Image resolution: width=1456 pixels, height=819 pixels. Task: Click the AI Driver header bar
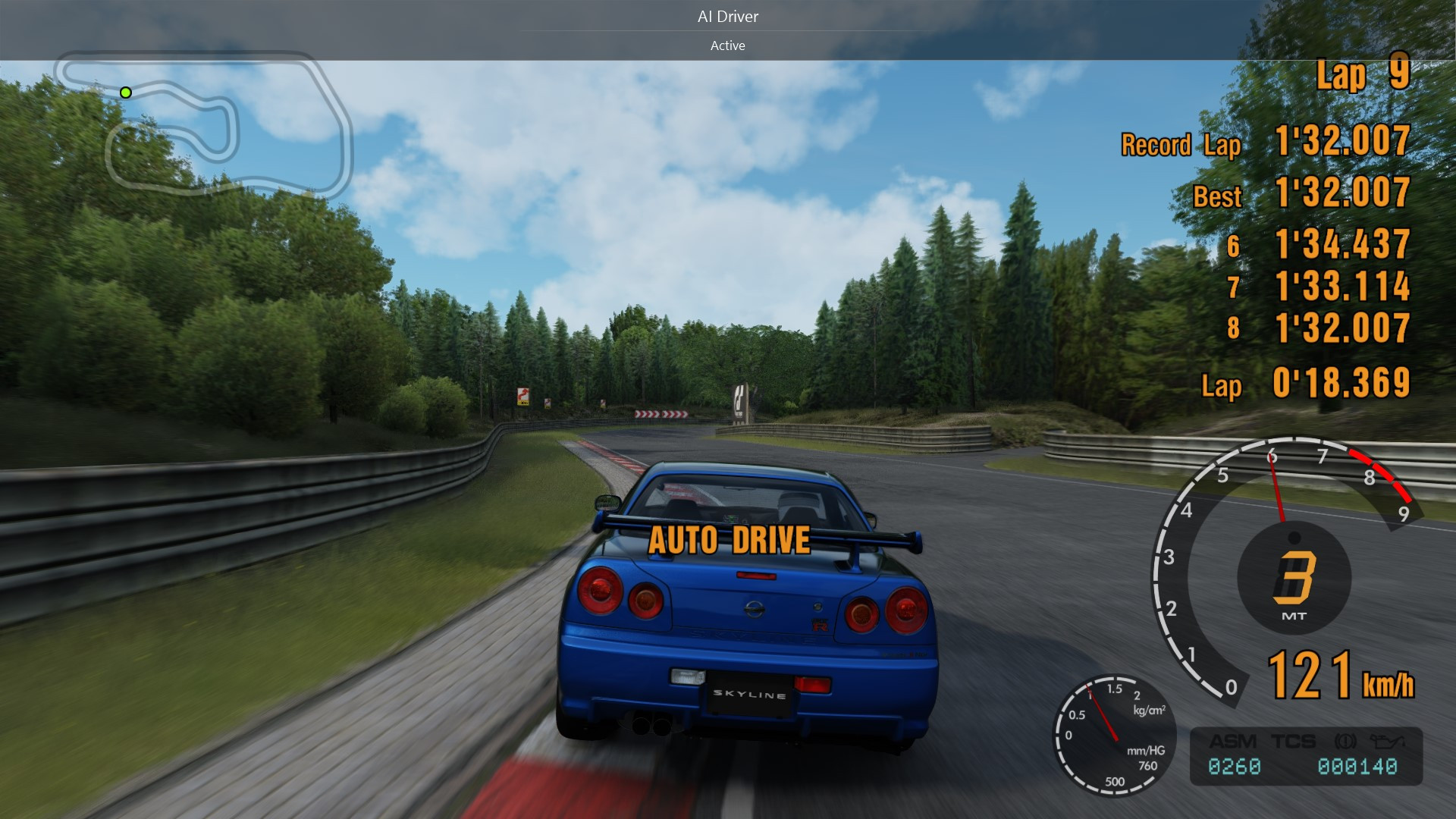pos(727,16)
